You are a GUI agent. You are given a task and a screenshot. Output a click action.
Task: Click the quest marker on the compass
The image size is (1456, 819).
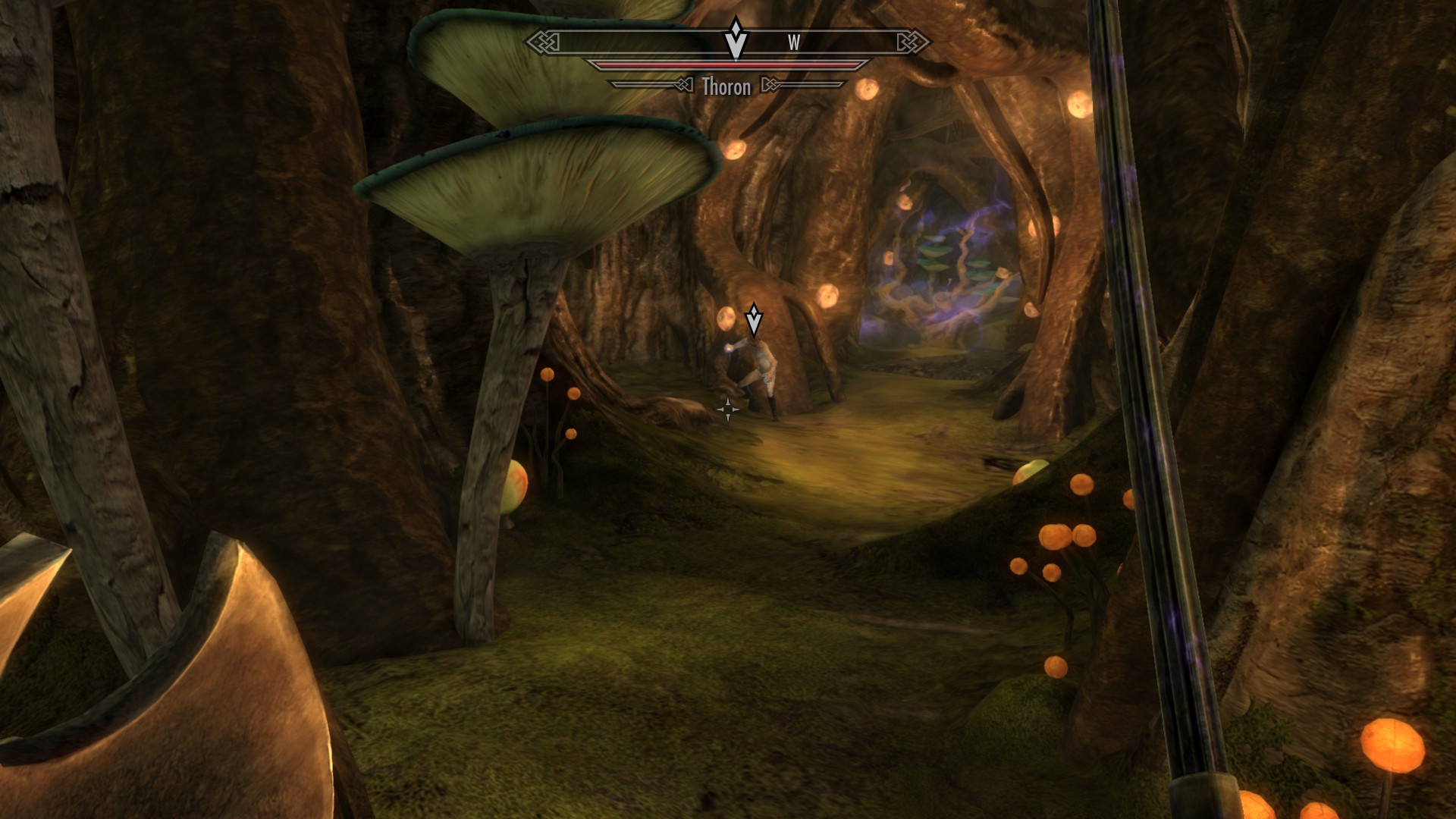tap(735, 39)
